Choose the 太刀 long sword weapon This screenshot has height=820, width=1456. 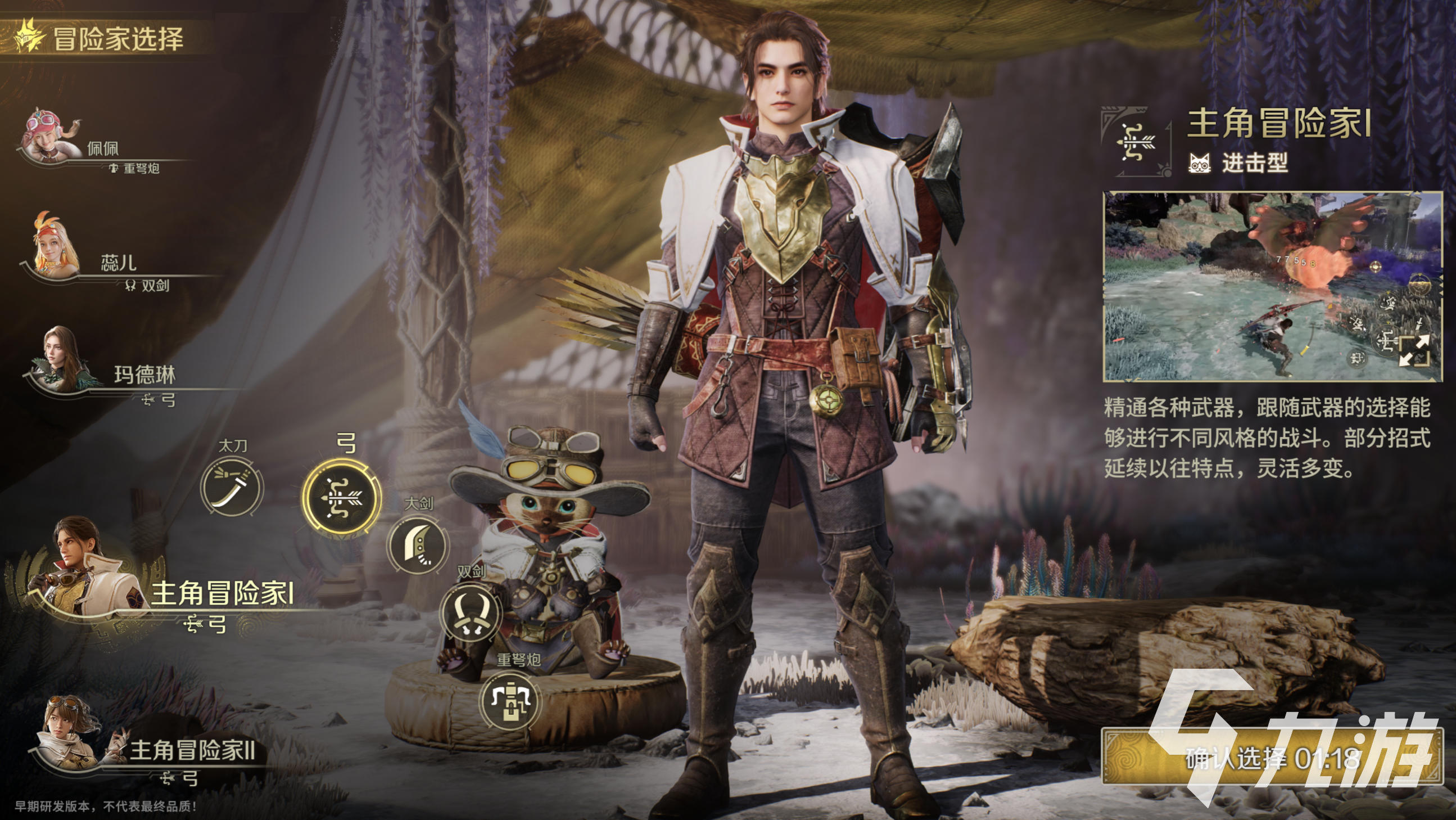point(232,488)
